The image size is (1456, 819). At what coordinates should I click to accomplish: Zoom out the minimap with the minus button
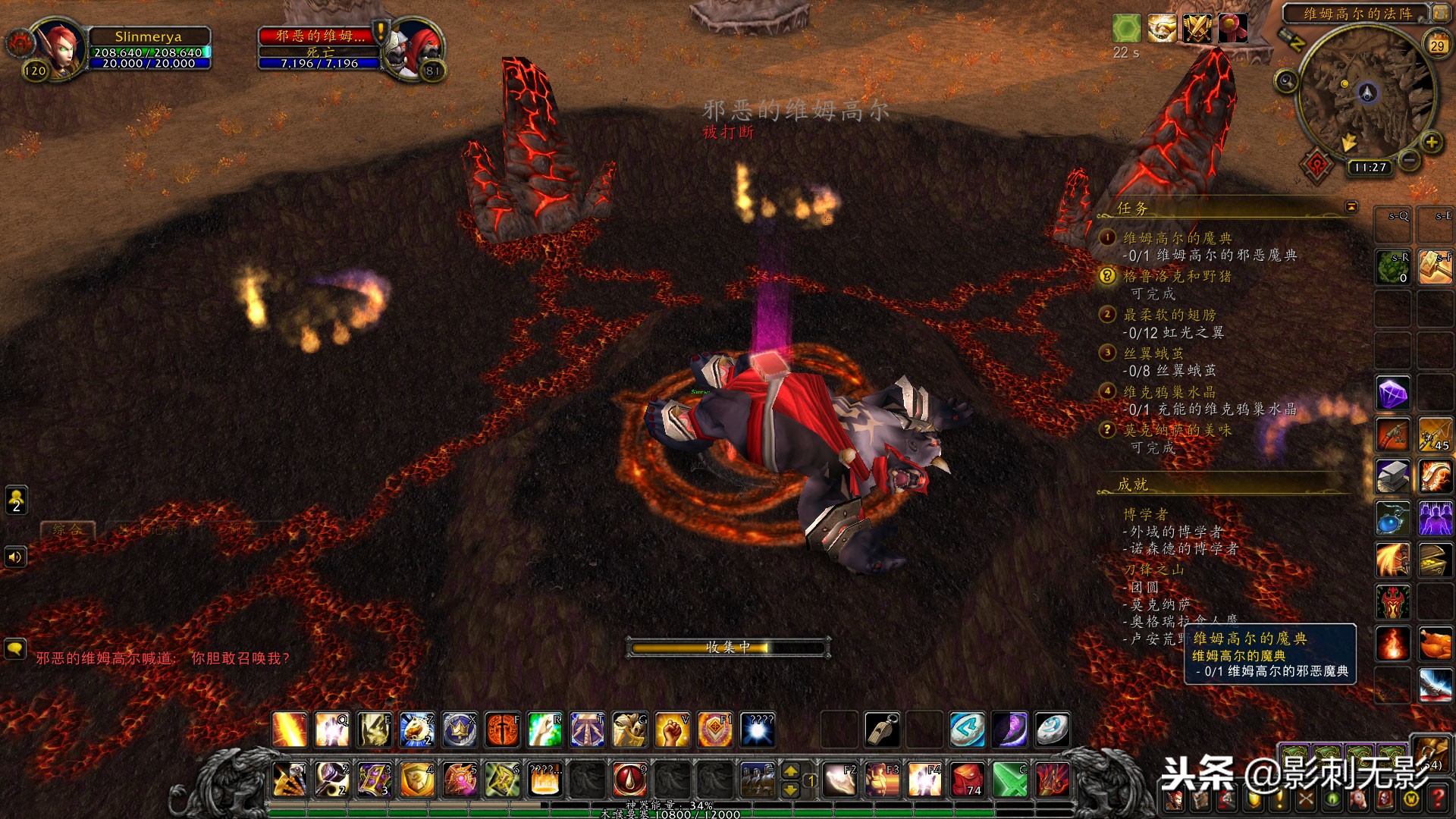[x=1409, y=160]
